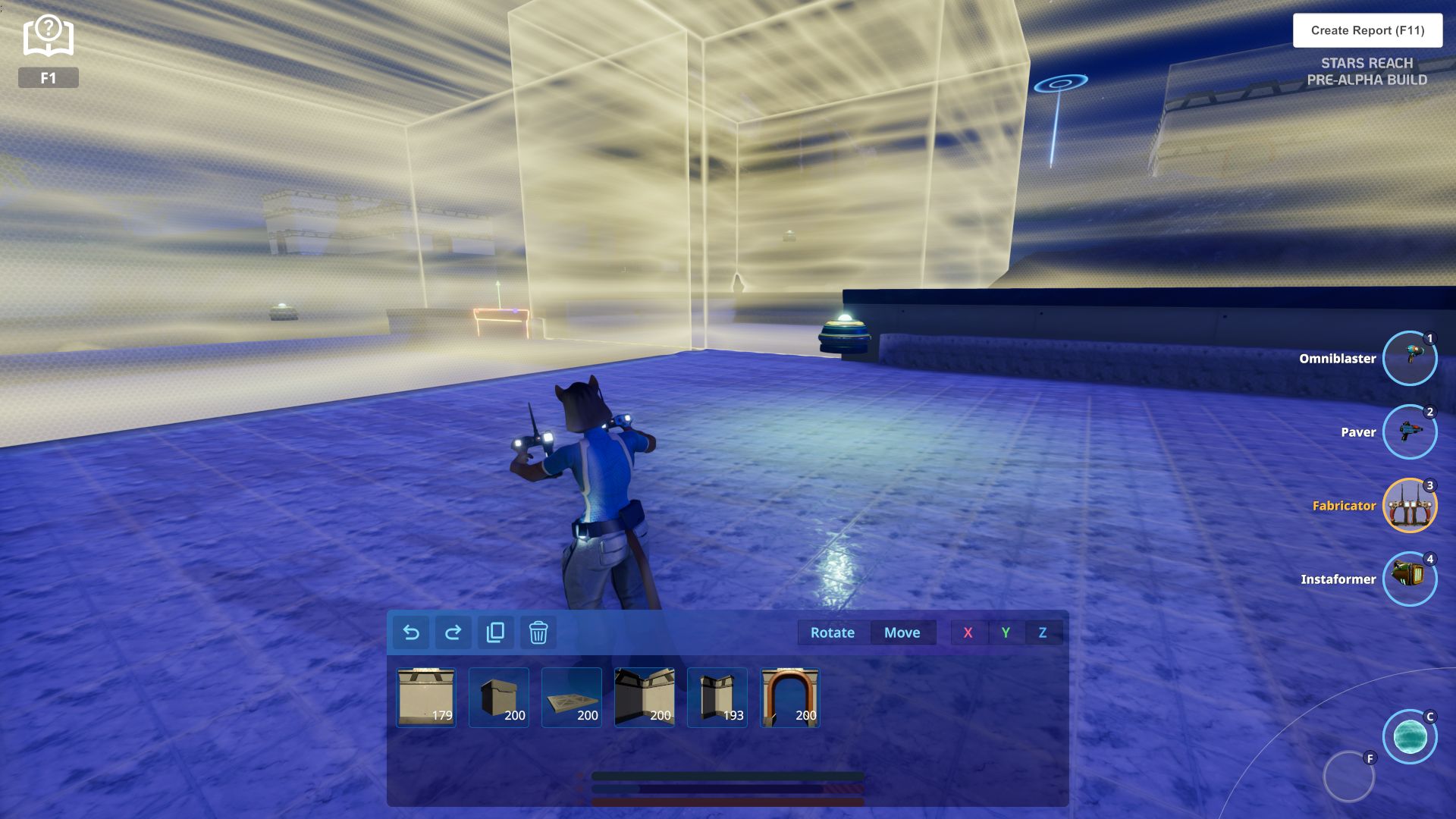The height and width of the screenshot is (819, 1456).
Task: Select the Omniblaster tool
Action: [x=1409, y=359]
